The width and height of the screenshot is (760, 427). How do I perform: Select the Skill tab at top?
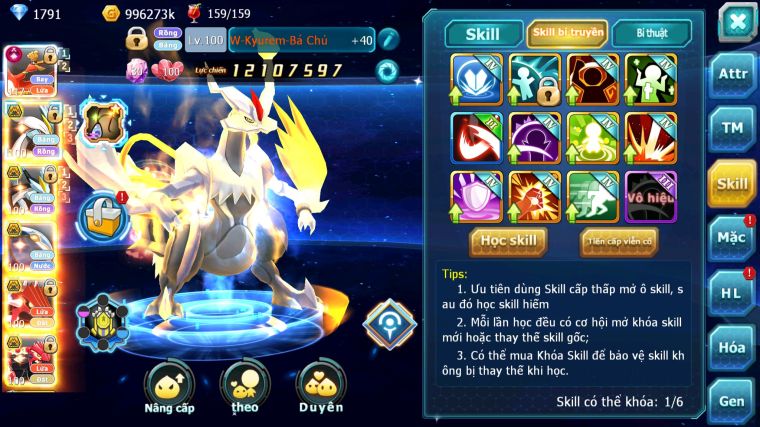[x=483, y=34]
